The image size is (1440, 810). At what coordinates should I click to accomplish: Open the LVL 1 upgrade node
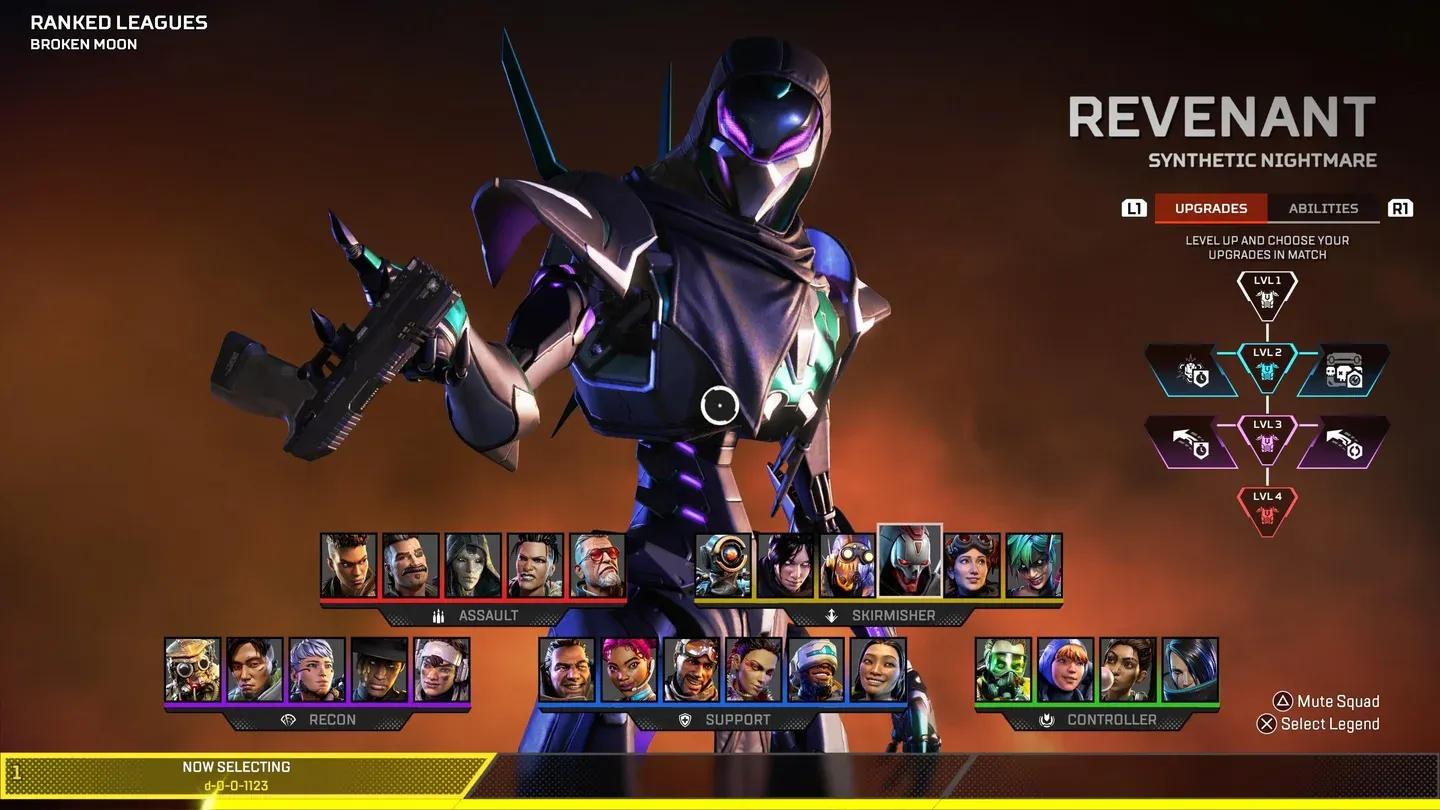coord(1267,290)
